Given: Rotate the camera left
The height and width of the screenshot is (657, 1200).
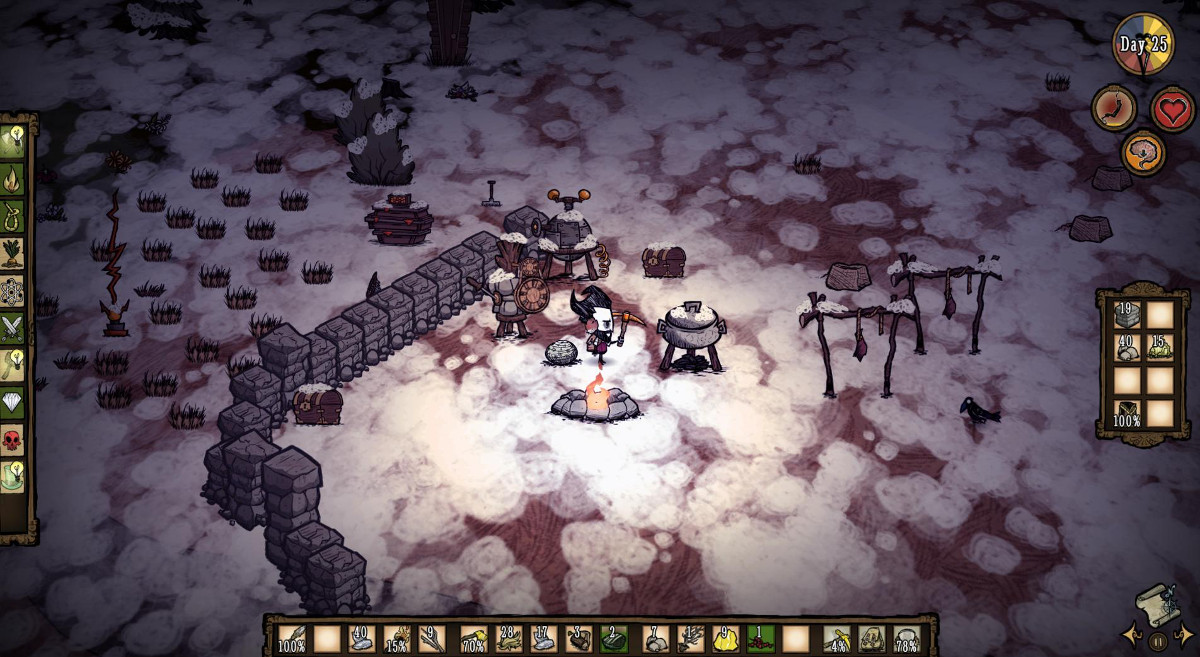Looking at the screenshot, I should (x=1133, y=634).
